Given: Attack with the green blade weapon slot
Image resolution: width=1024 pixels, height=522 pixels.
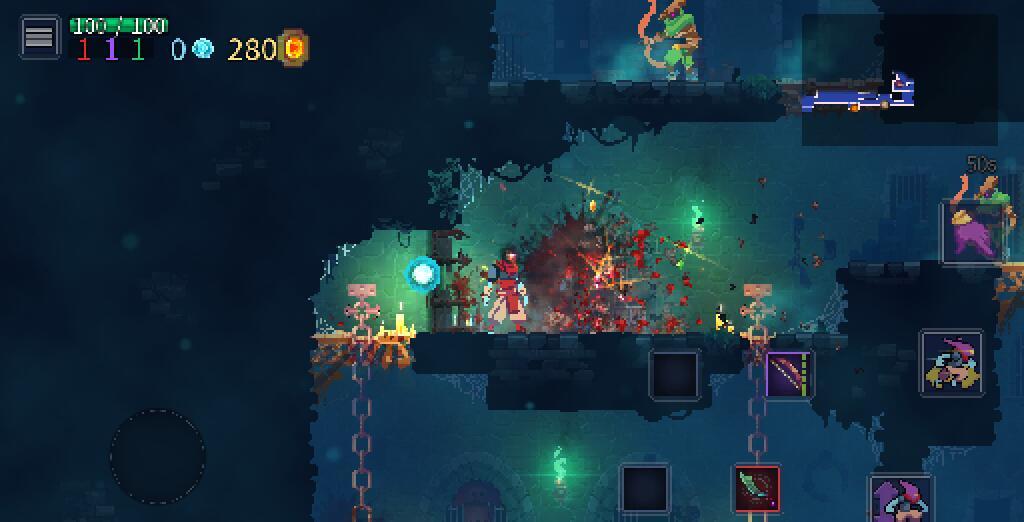Looking at the screenshot, I should [757, 489].
